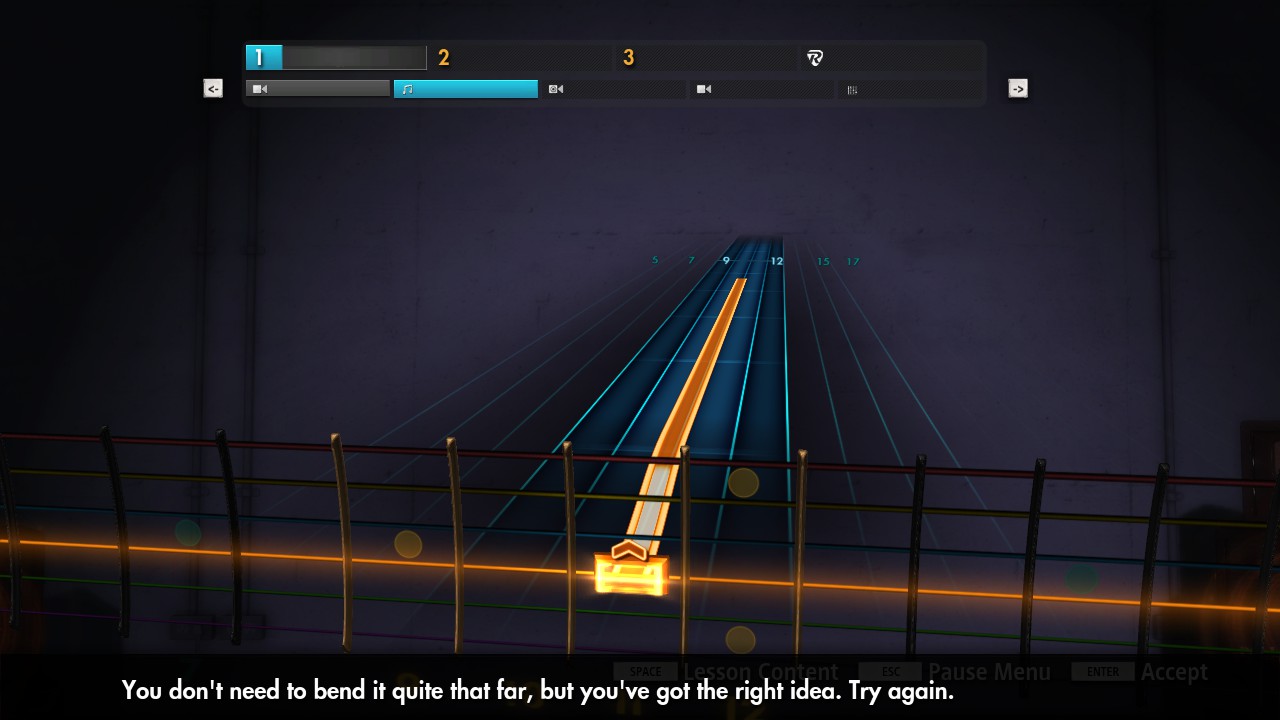
Task: Go to the camera-with-lens video step
Action: (x=613, y=89)
